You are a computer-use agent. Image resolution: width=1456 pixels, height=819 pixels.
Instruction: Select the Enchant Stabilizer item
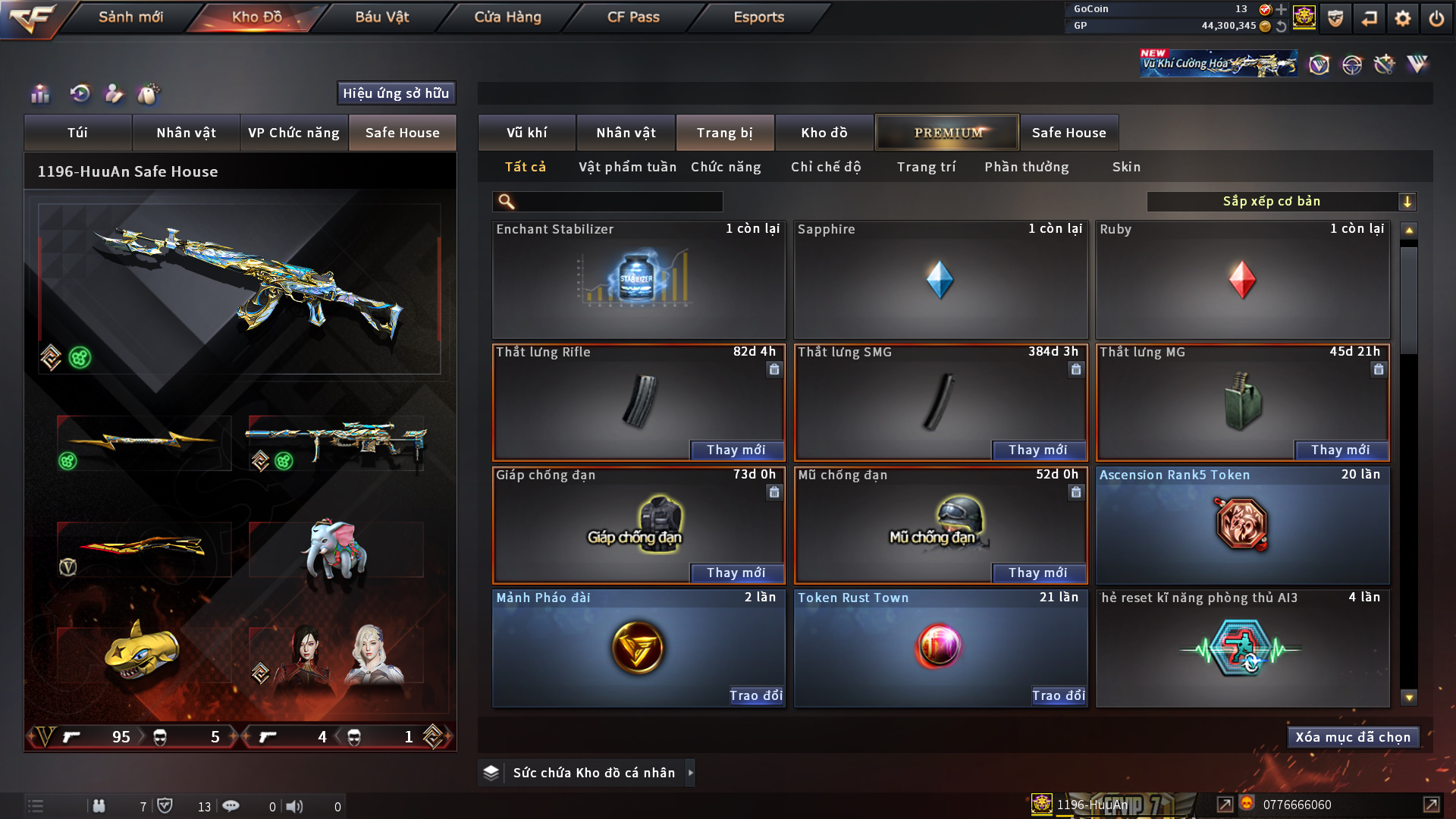[x=638, y=281]
